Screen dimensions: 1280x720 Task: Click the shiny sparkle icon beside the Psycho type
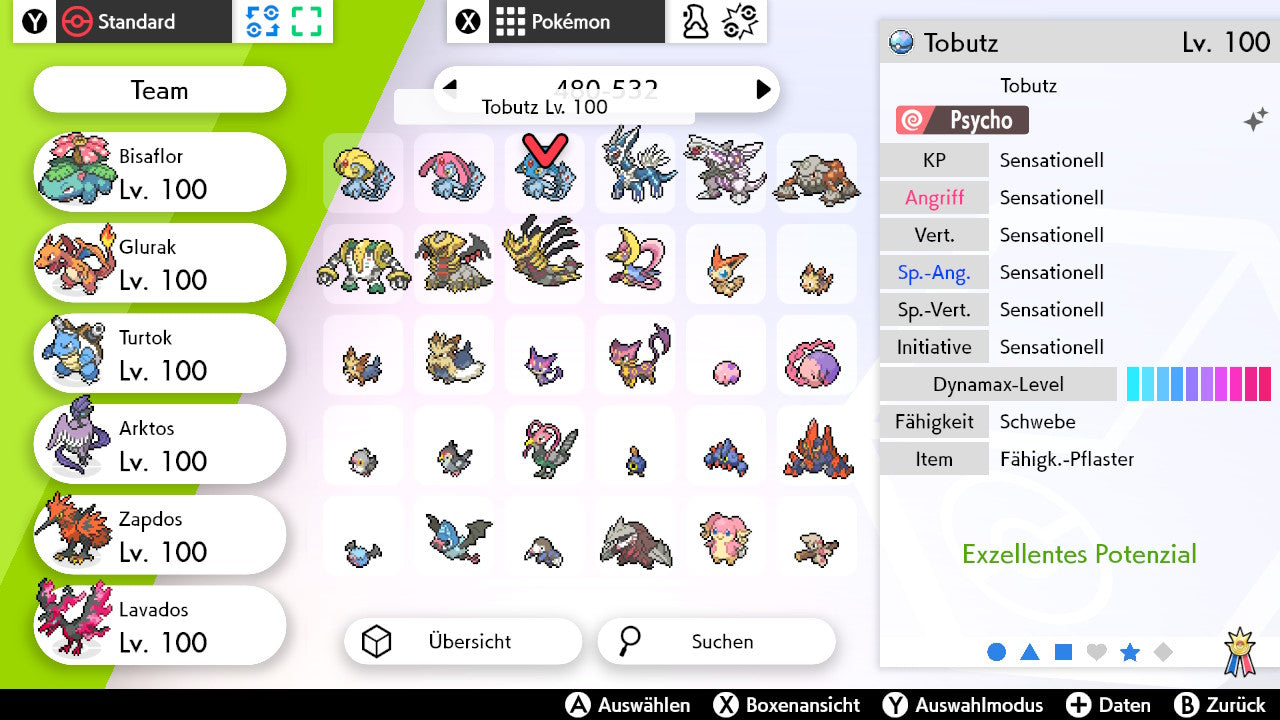point(1256,119)
